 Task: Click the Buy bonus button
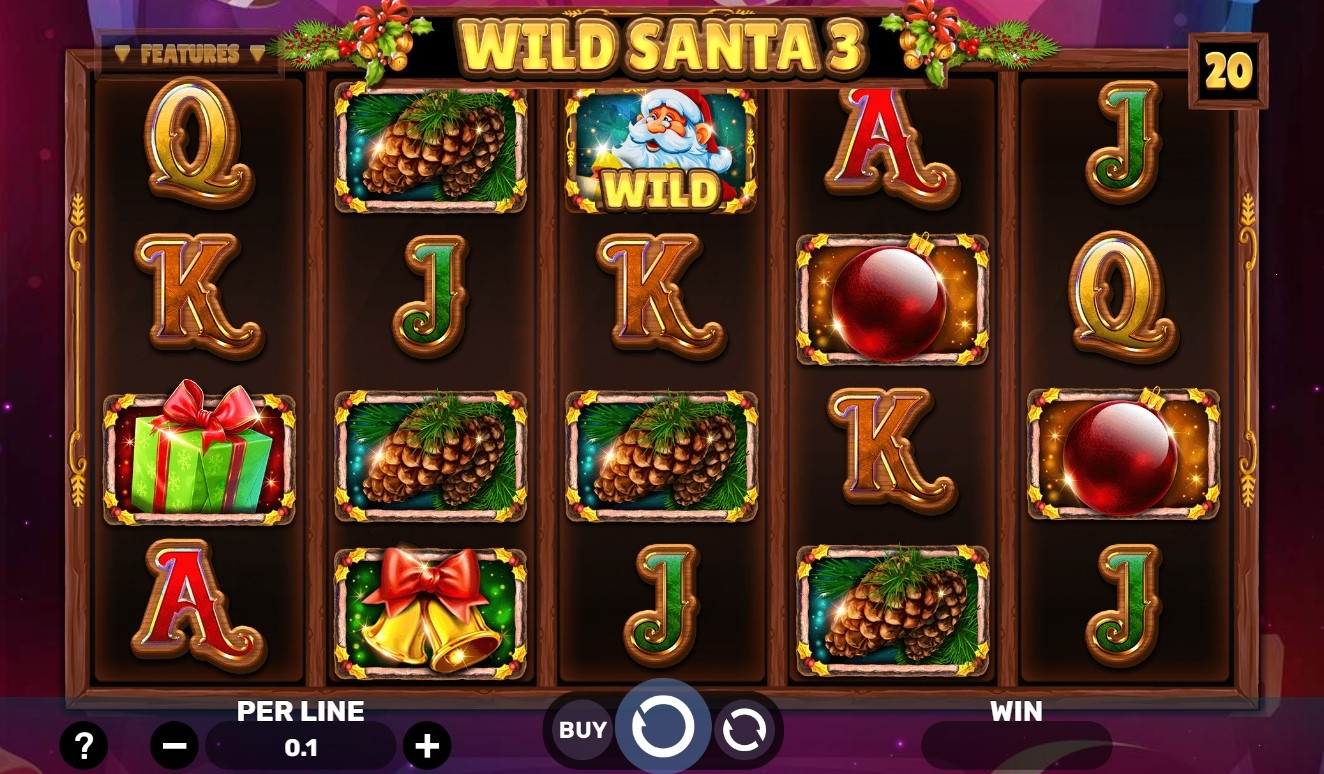[582, 730]
